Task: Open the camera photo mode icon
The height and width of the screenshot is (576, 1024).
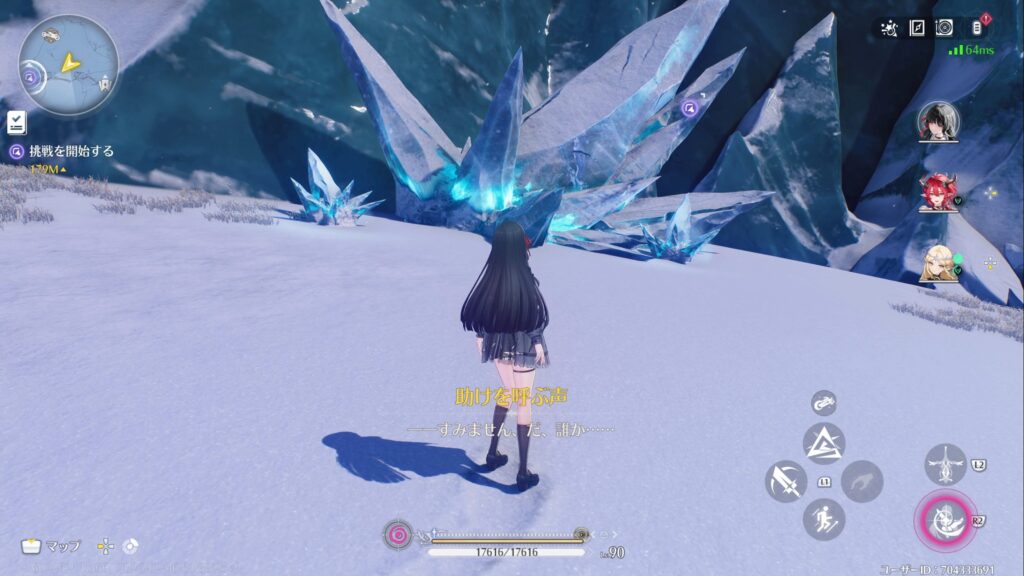Action: pyautogui.click(x=944, y=28)
